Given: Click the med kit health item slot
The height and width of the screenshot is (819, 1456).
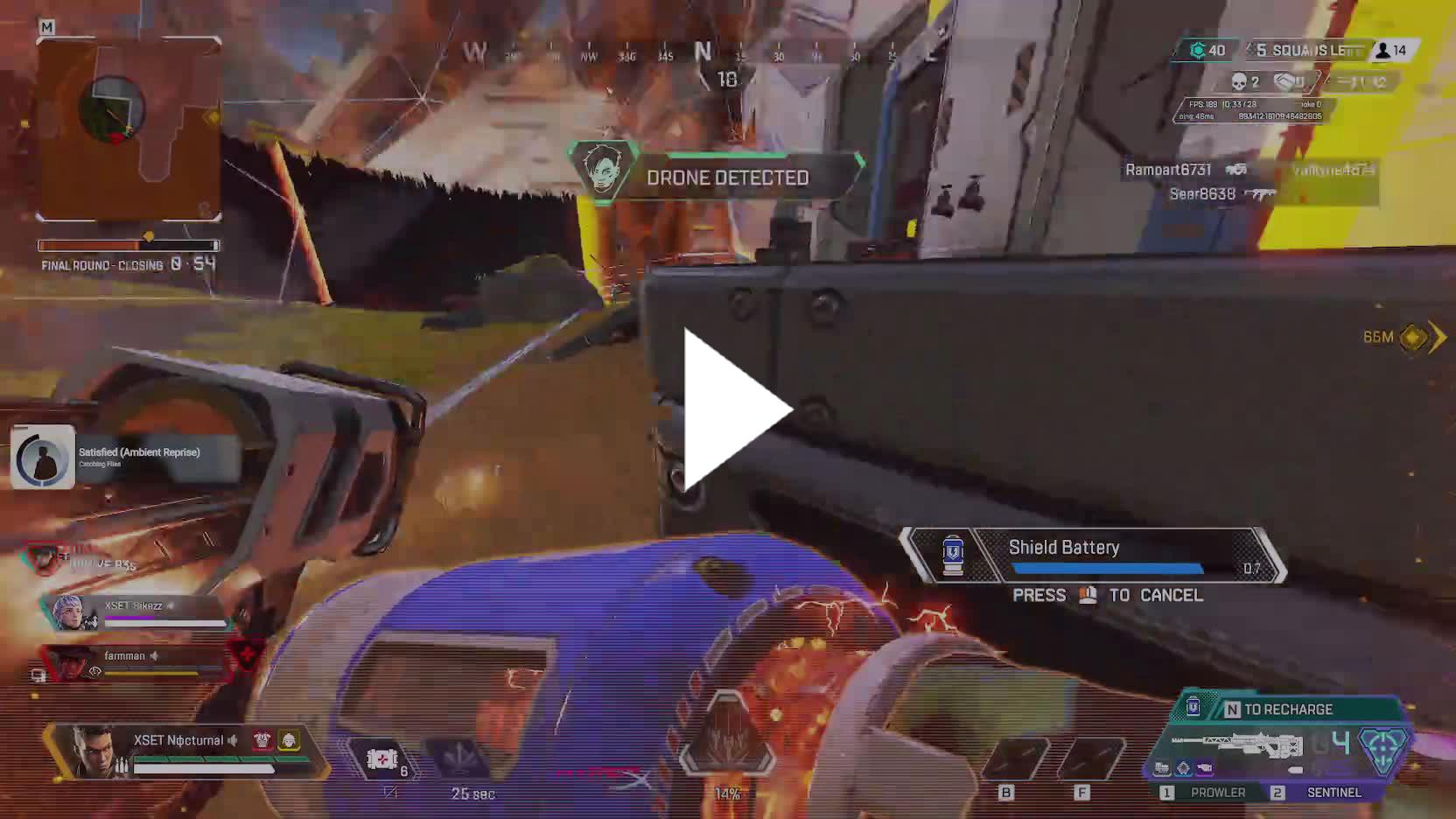Looking at the screenshot, I should pyautogui.click(x=383, y=759).
